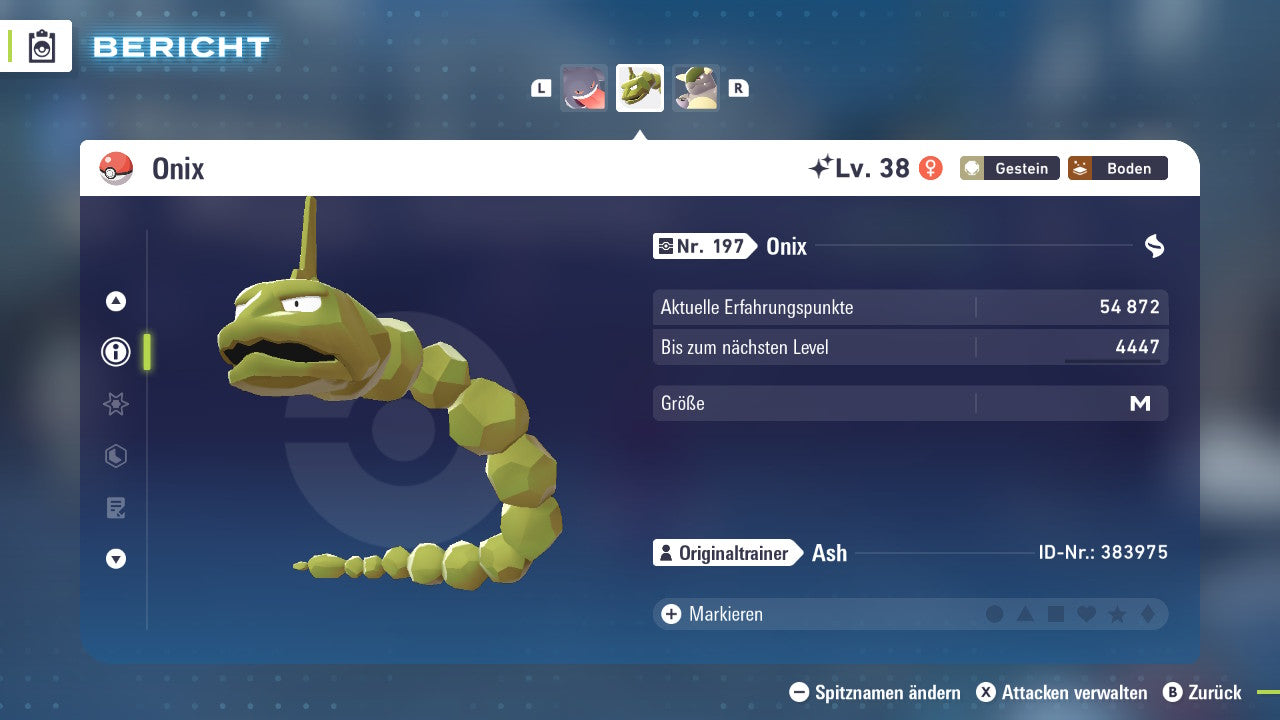Choose the grey Pokémon thumbnail with green hat
This screenshot has width=1280, height=720.
click(696, 88)
